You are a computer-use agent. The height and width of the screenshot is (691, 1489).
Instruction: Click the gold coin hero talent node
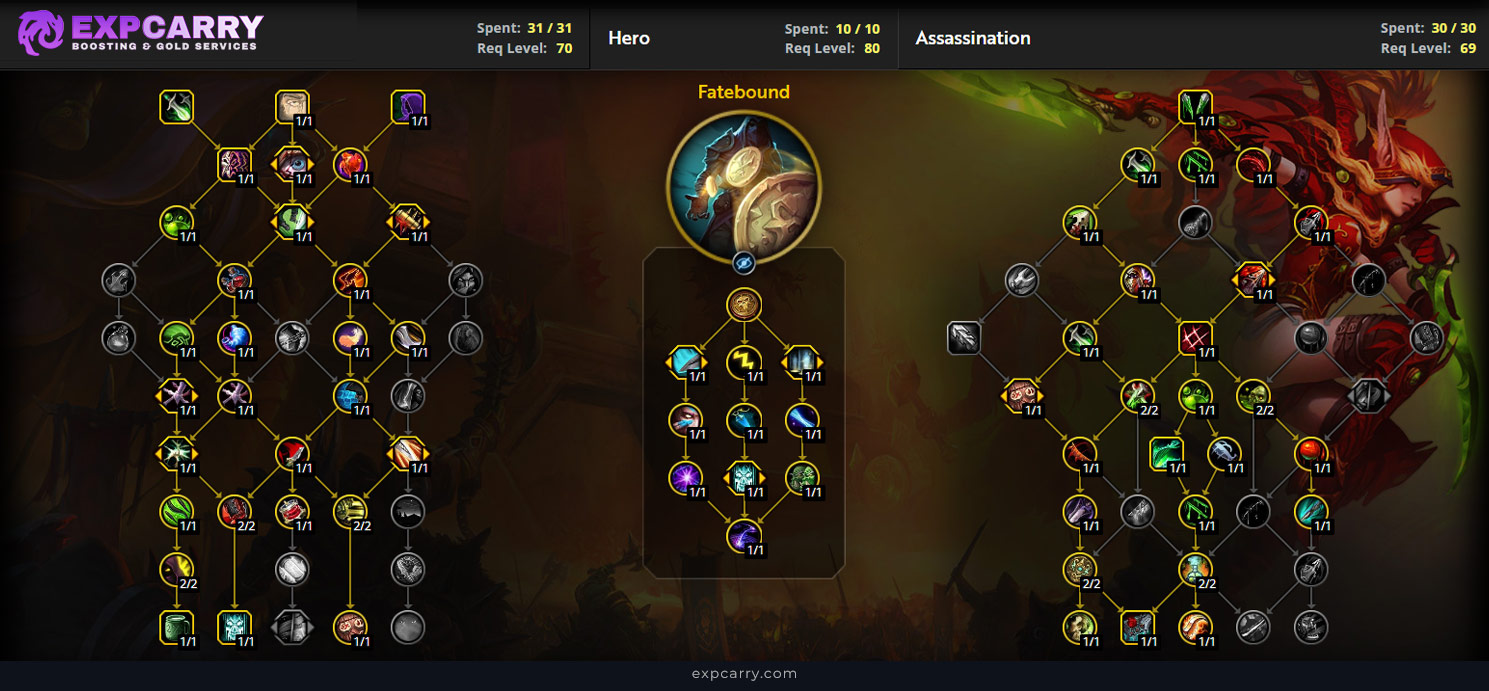coord(743,305)
